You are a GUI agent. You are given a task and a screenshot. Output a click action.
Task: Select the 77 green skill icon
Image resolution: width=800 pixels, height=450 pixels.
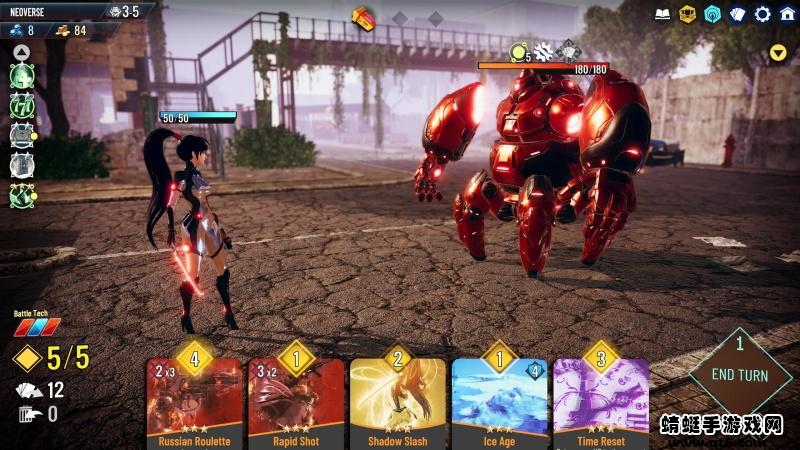point(22,104)
